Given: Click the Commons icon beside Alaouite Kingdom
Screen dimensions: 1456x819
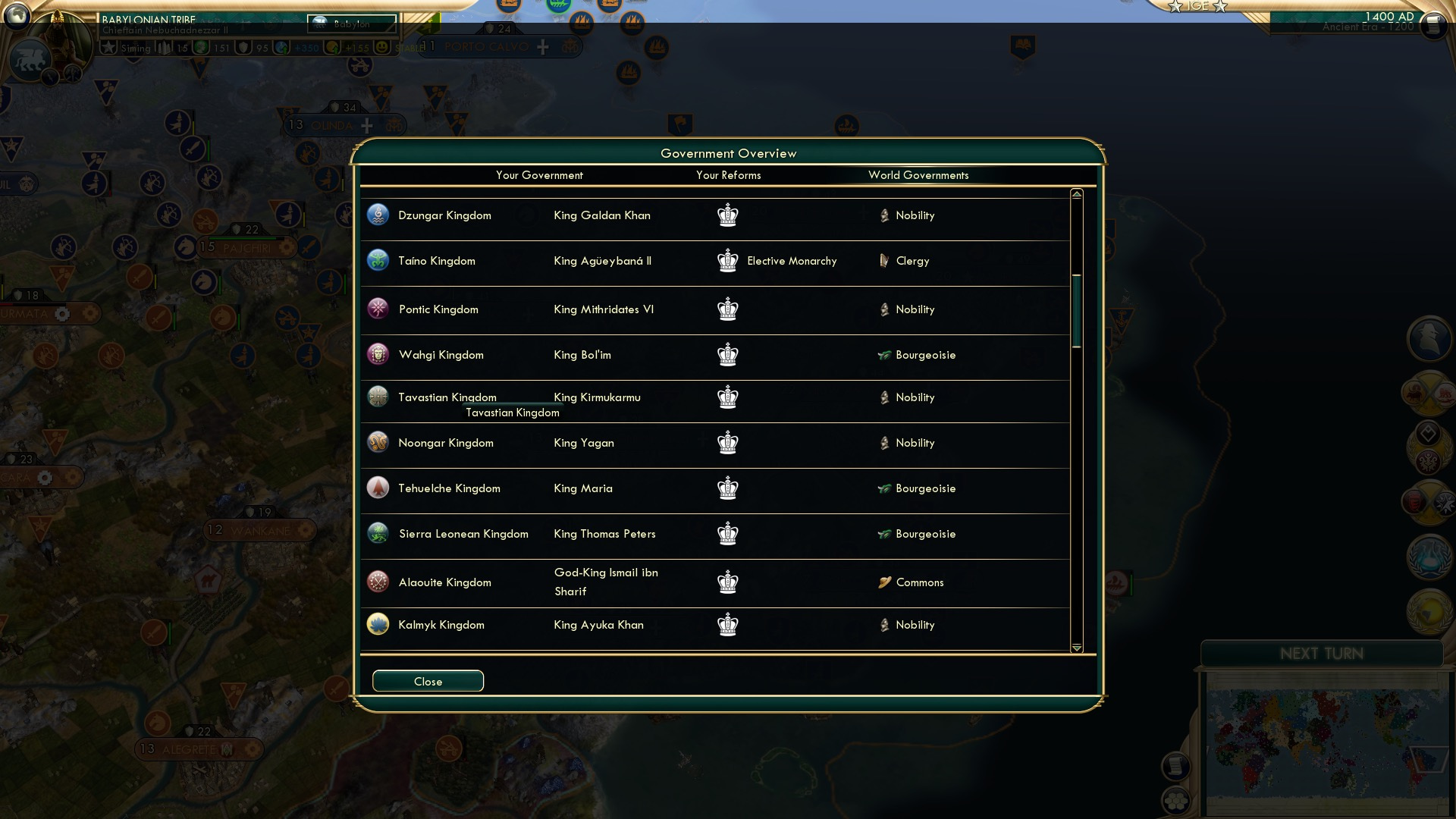Looking at the screenshot, I should [x=883, y=582].
